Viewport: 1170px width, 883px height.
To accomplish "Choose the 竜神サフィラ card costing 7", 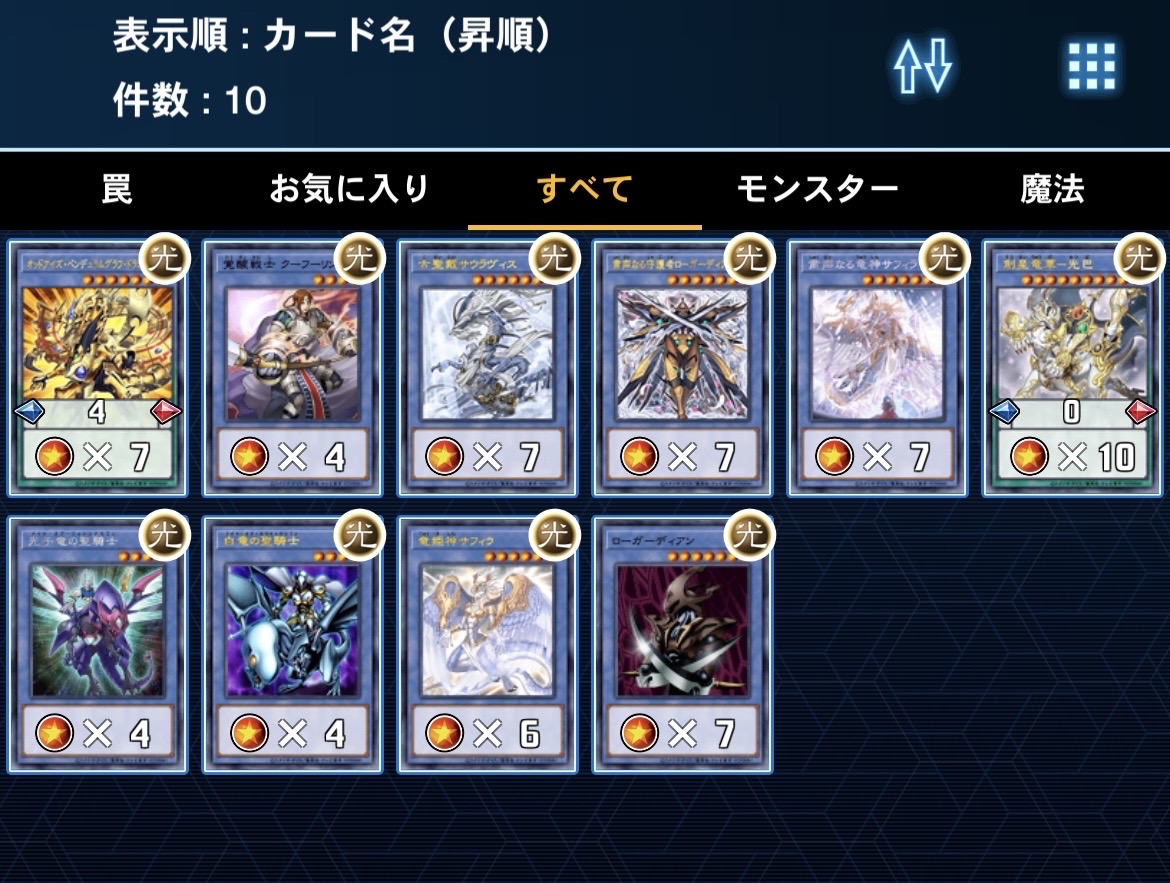I will [877, 368].
